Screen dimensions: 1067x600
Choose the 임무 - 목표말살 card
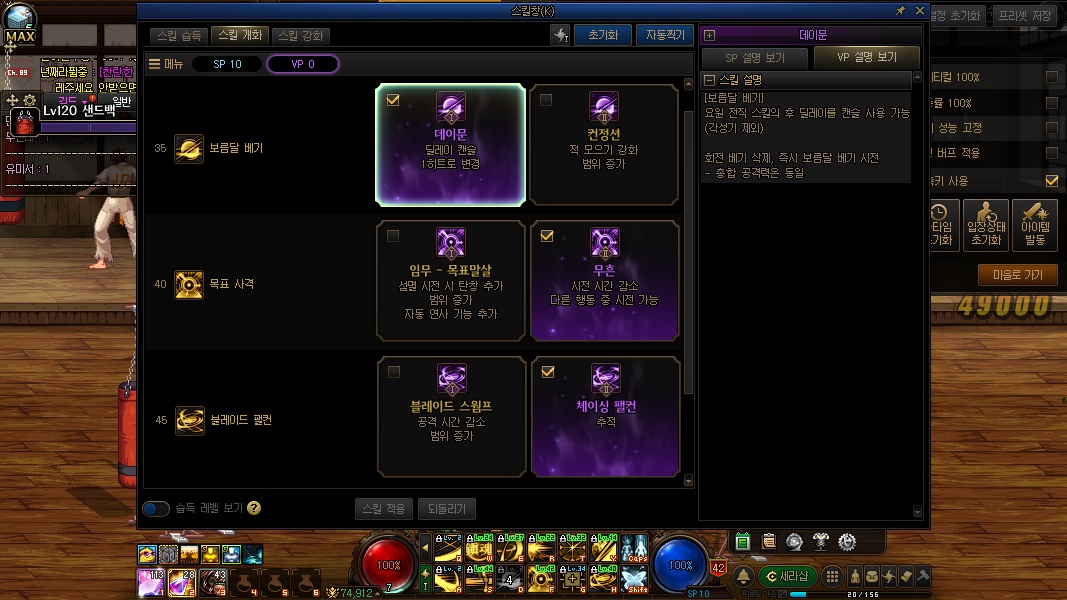pos(451,280)
